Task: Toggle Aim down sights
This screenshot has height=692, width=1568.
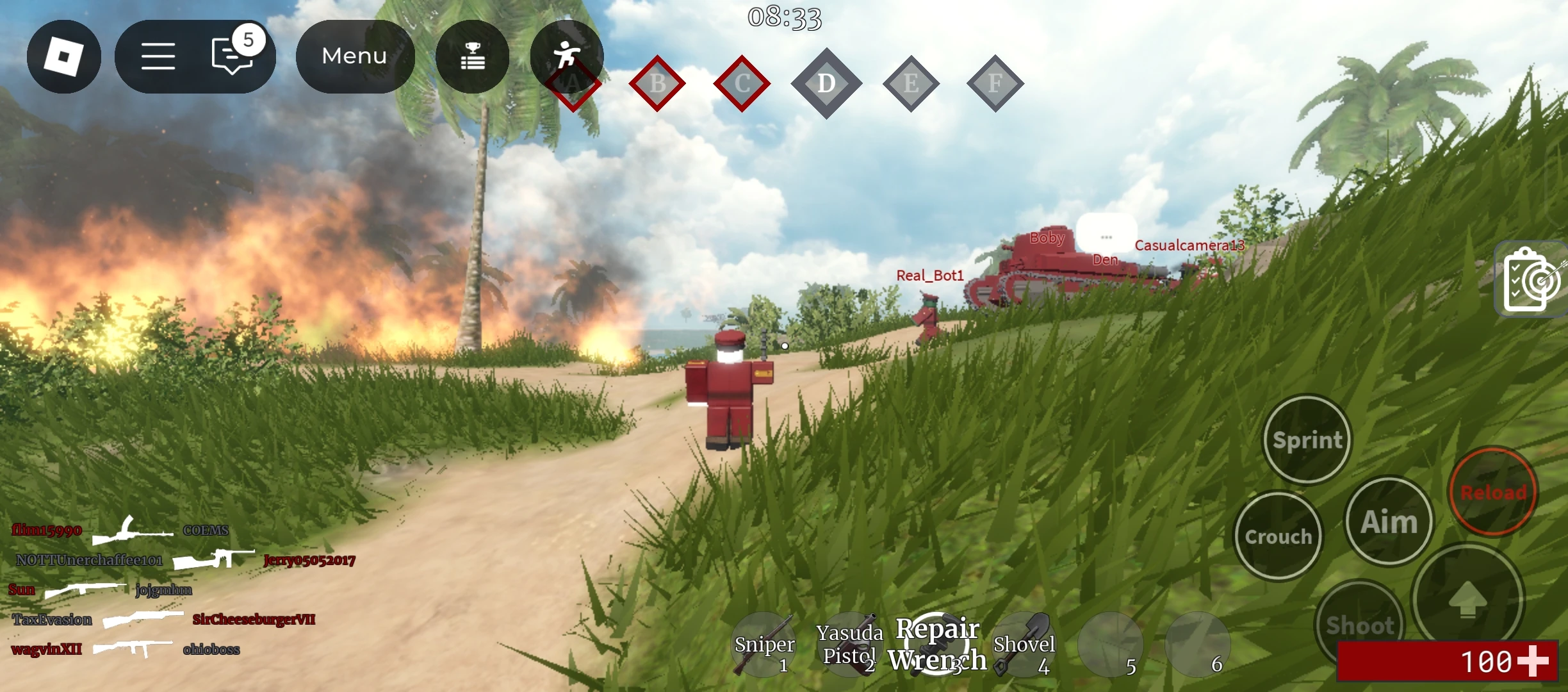Action: point(1389,521)
